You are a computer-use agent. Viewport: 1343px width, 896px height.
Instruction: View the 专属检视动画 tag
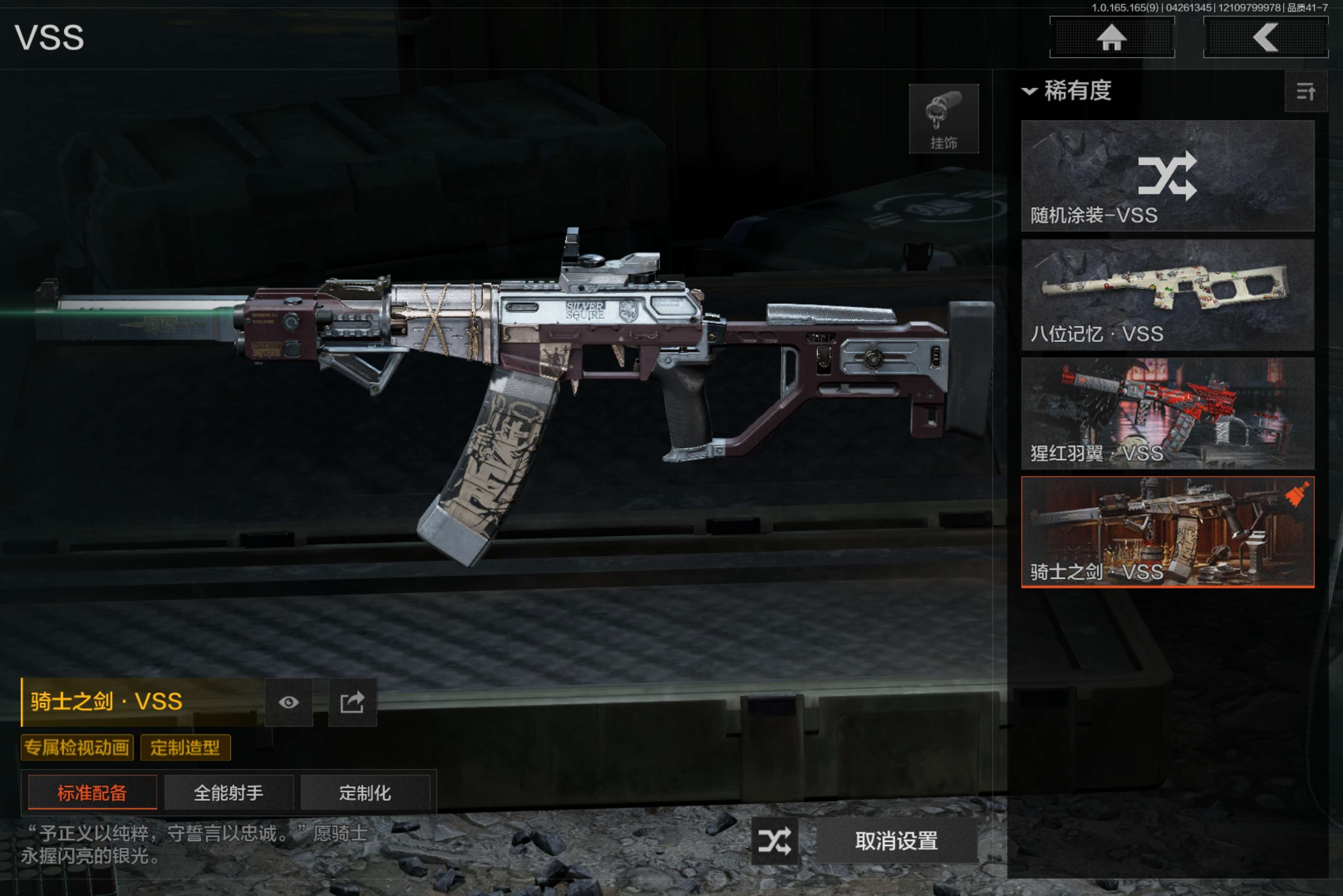77,748
